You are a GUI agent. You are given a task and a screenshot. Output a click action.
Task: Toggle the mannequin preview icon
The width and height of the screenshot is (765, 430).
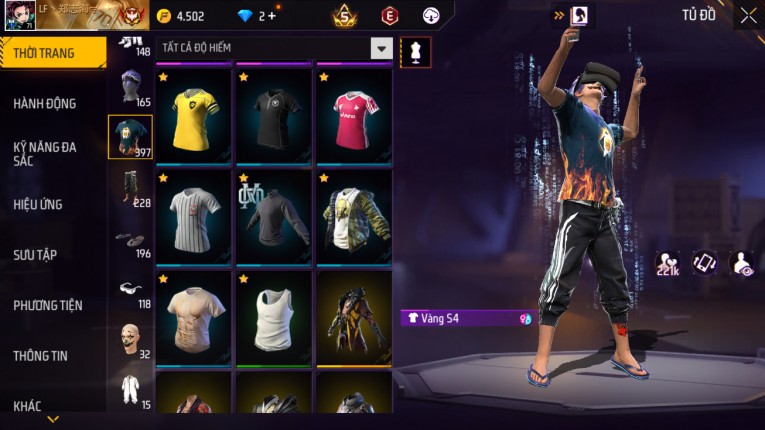[x=415, y=52]
